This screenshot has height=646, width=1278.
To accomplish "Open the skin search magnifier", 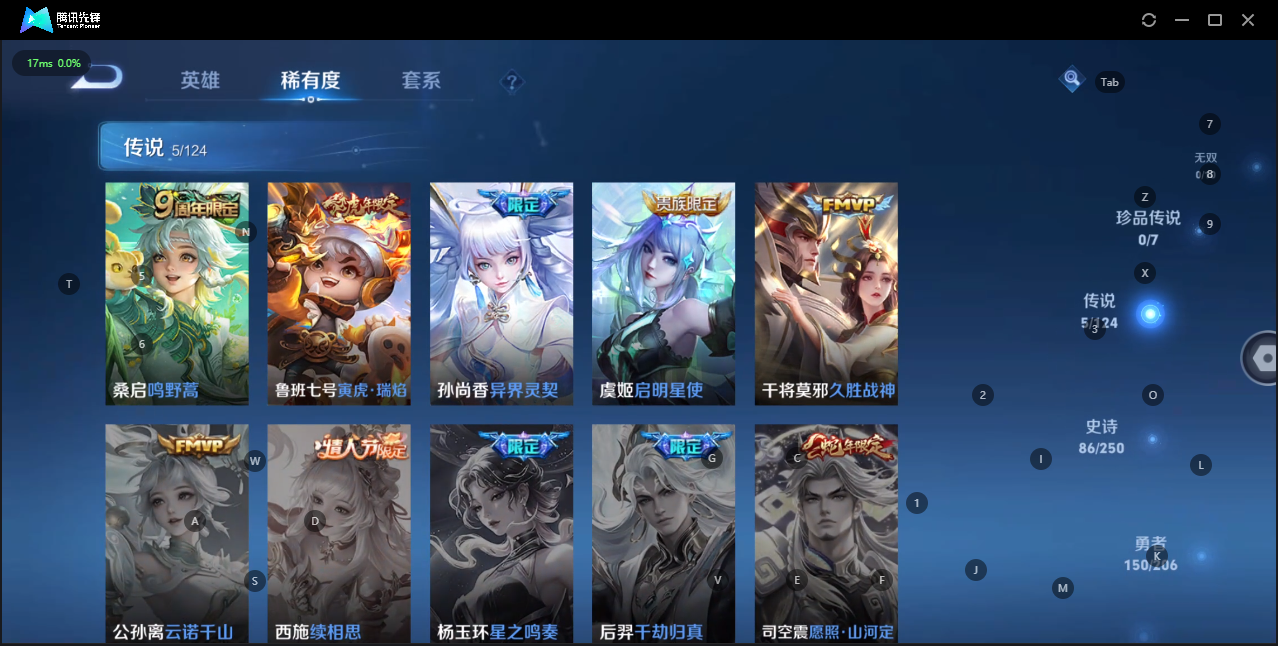I will click(1072, 78).
